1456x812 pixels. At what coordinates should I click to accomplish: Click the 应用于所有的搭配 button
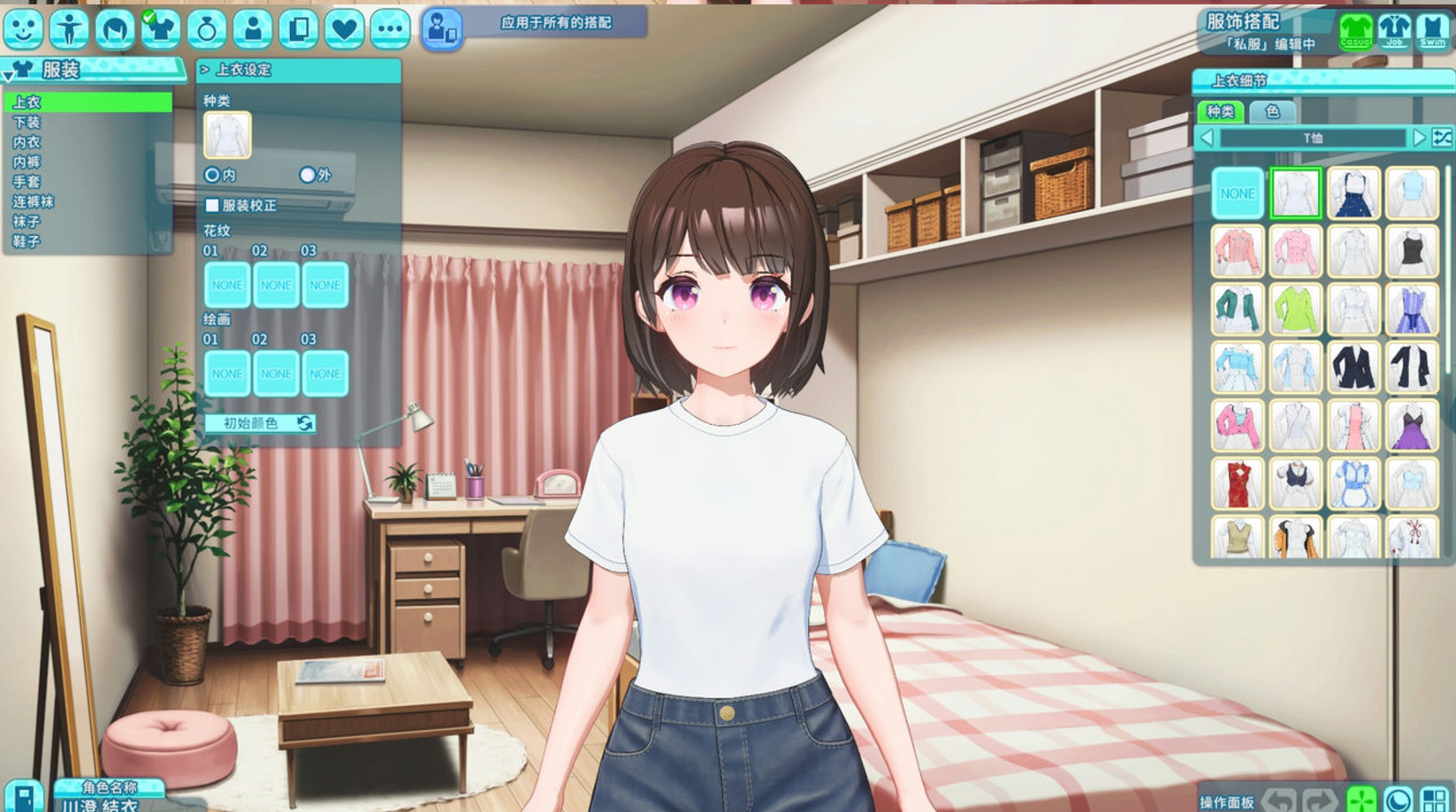[x=555, y=23]
